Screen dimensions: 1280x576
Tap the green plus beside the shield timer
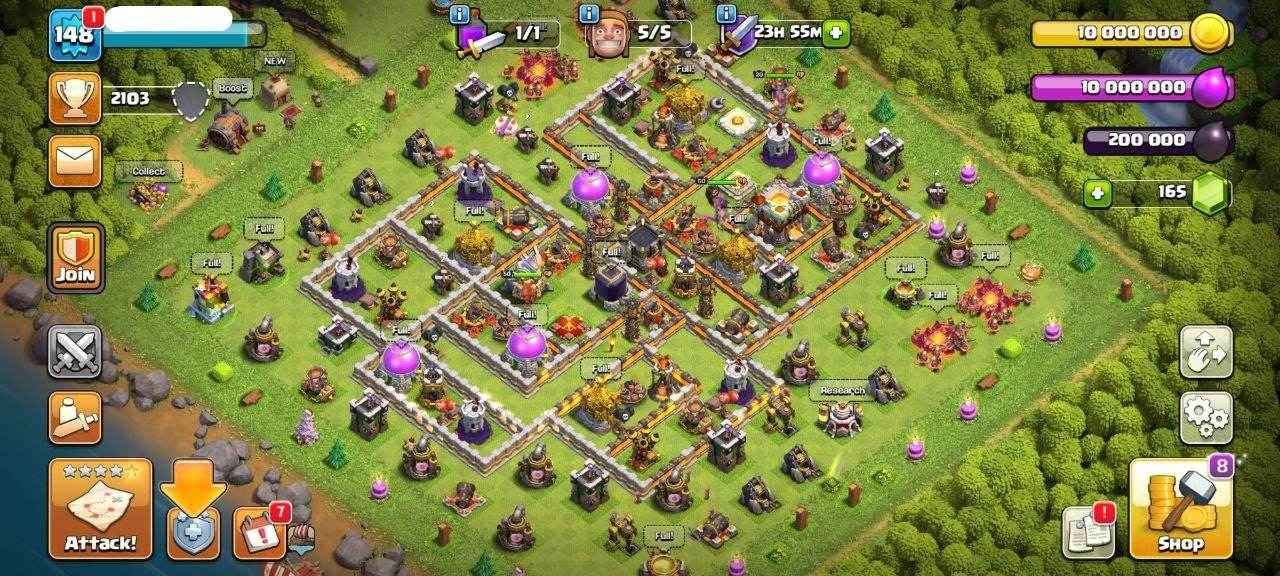[835, 32]
